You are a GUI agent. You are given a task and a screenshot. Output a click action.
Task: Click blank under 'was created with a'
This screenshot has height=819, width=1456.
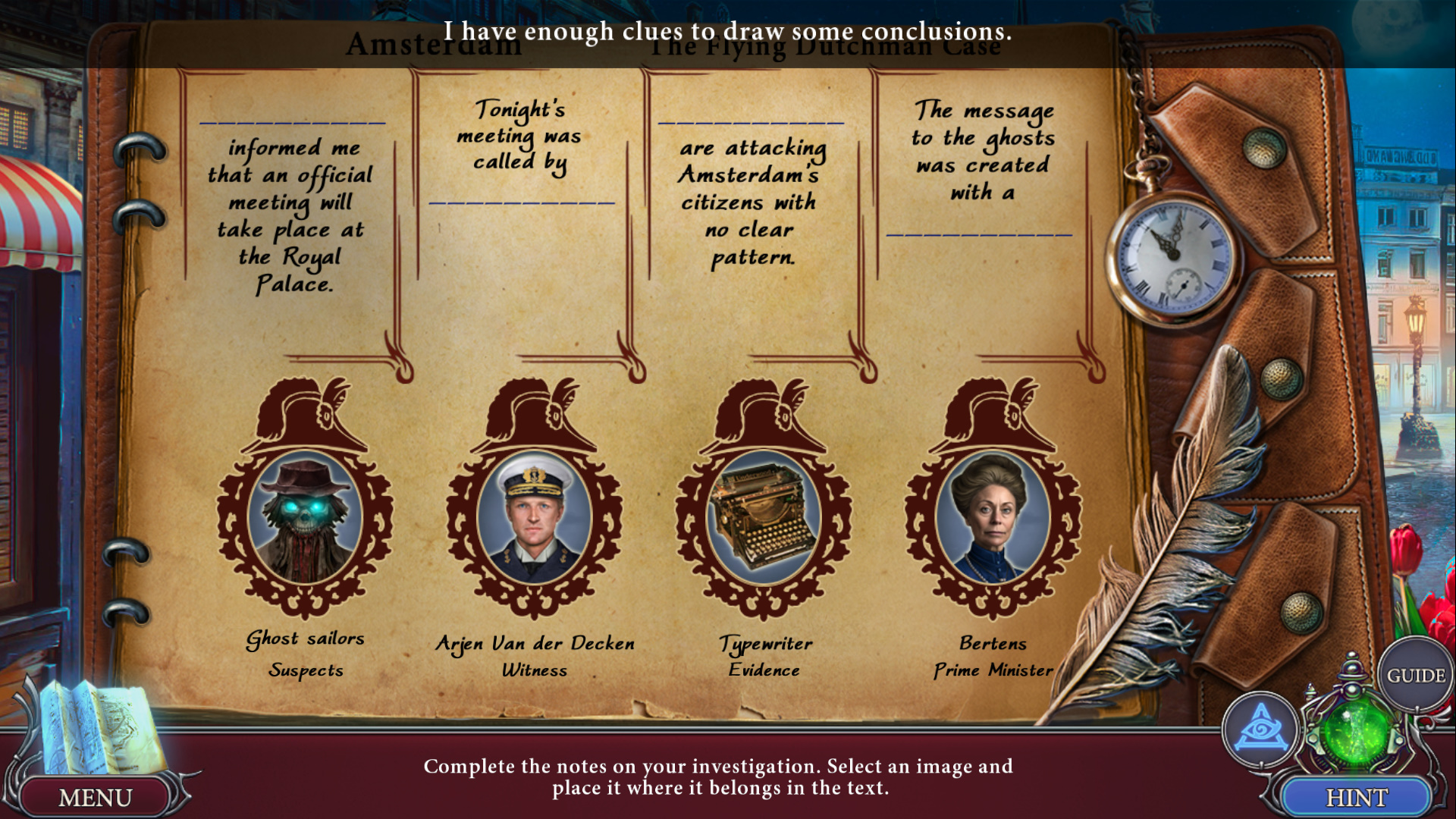pyautogui.click(x=979, y=229)
